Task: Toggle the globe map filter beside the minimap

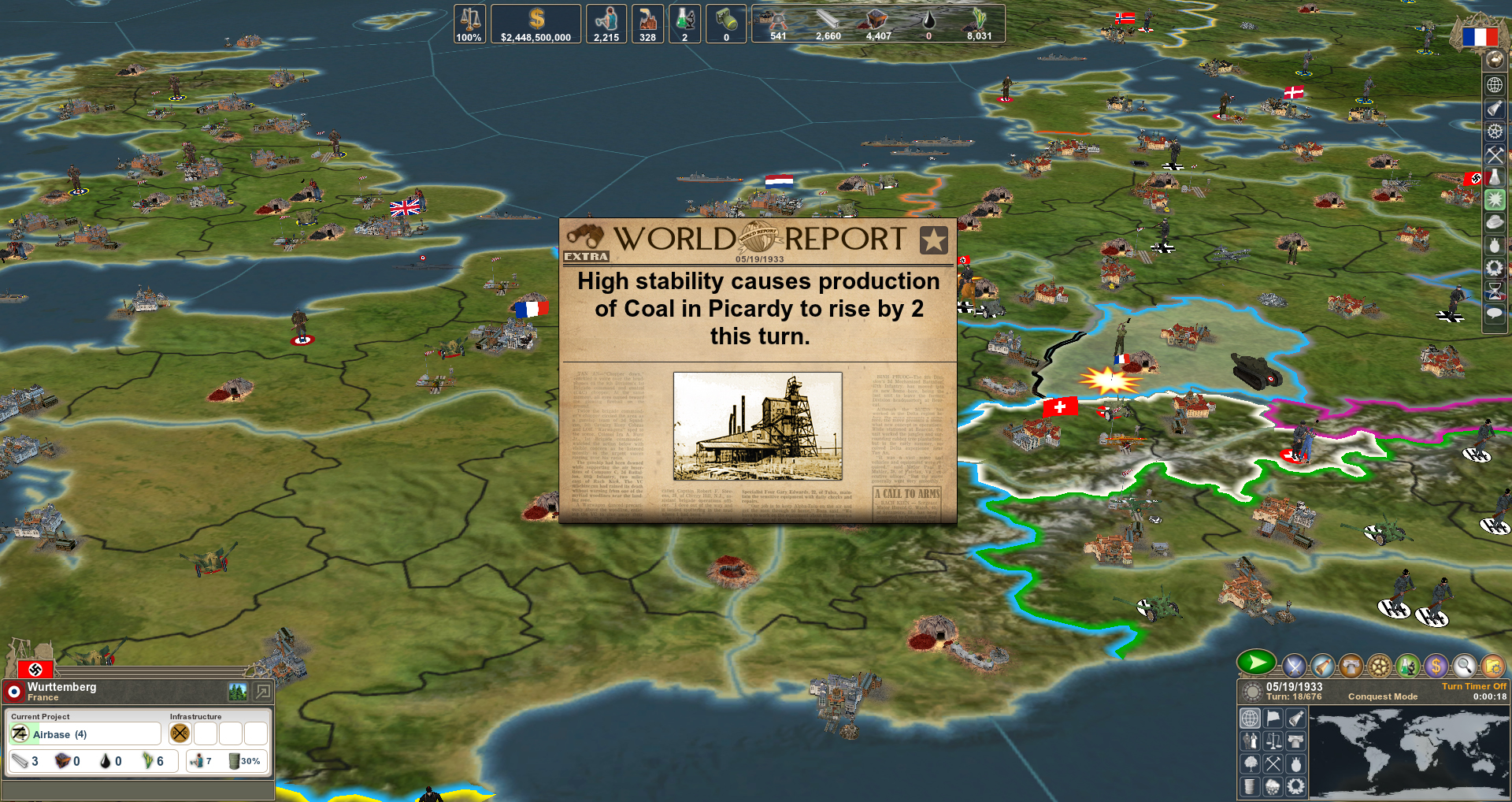Action: (x=1251, y=719)
